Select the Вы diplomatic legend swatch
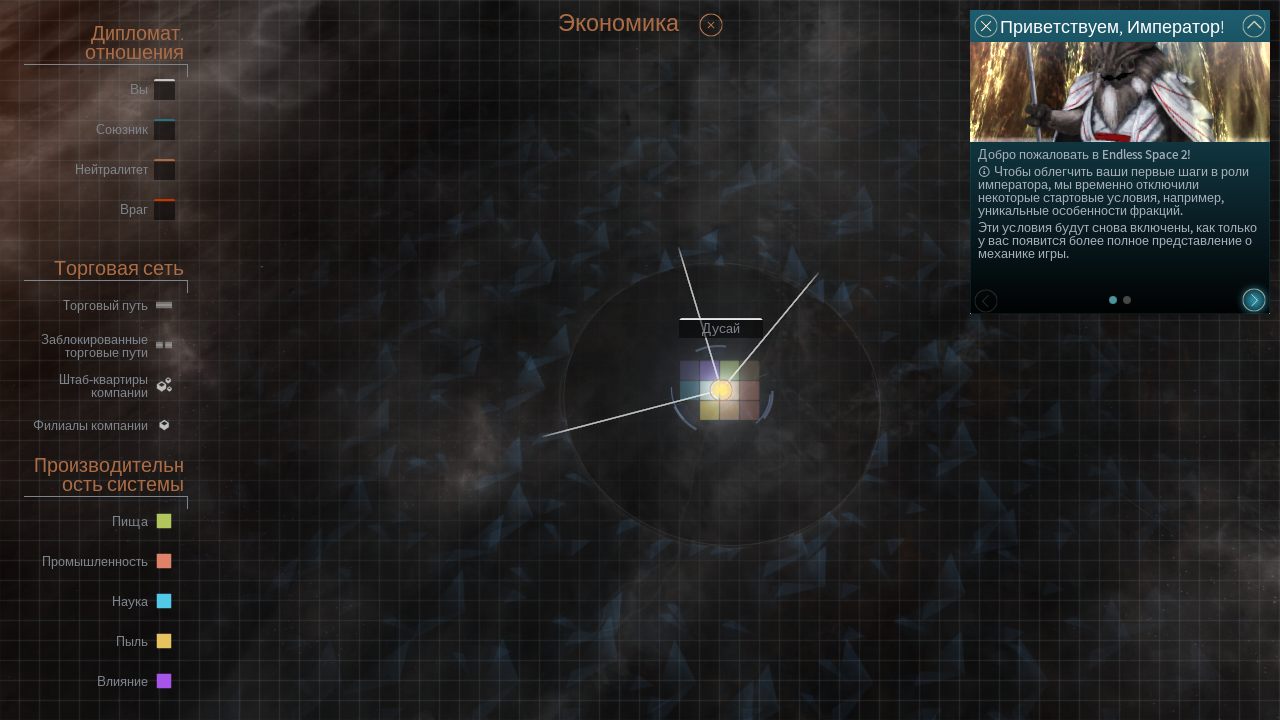Image resolution: width=1280 pixels, height=720 pixels. (164, 90)
